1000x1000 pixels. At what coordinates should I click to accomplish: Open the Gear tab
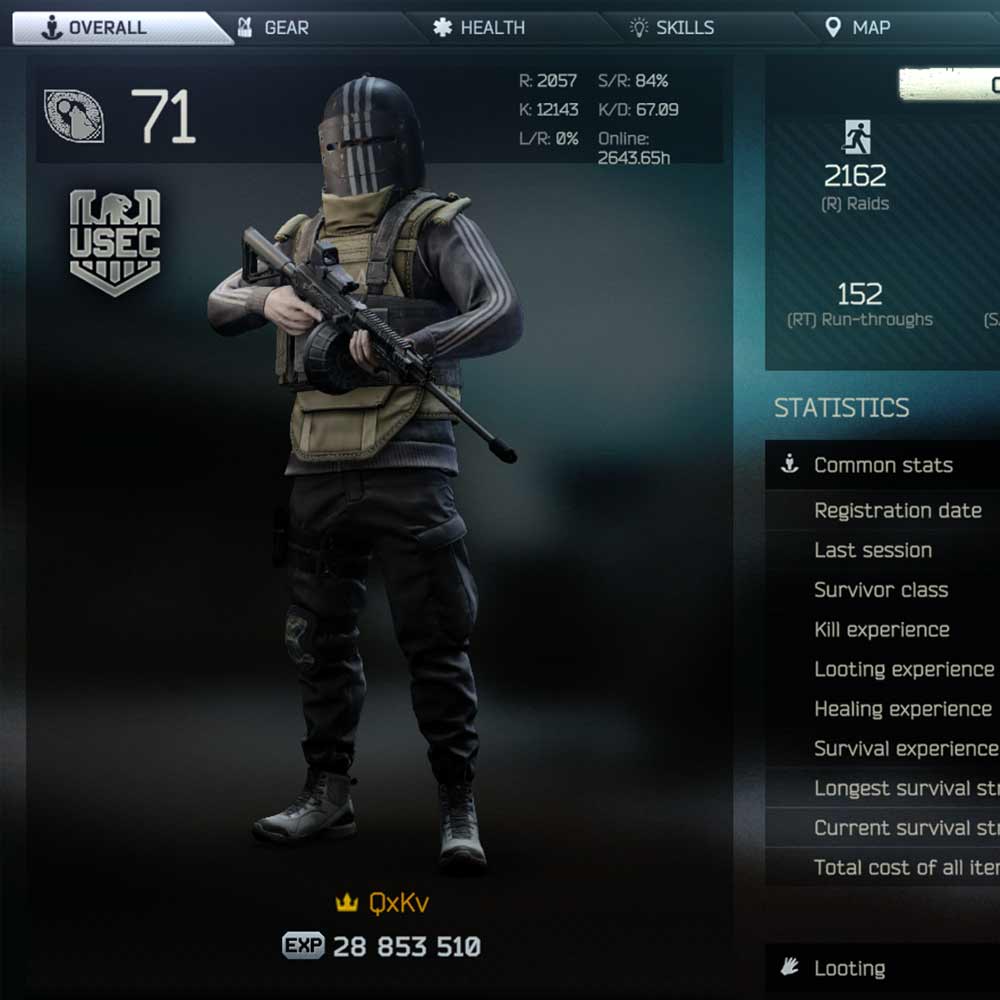point(285,28)
